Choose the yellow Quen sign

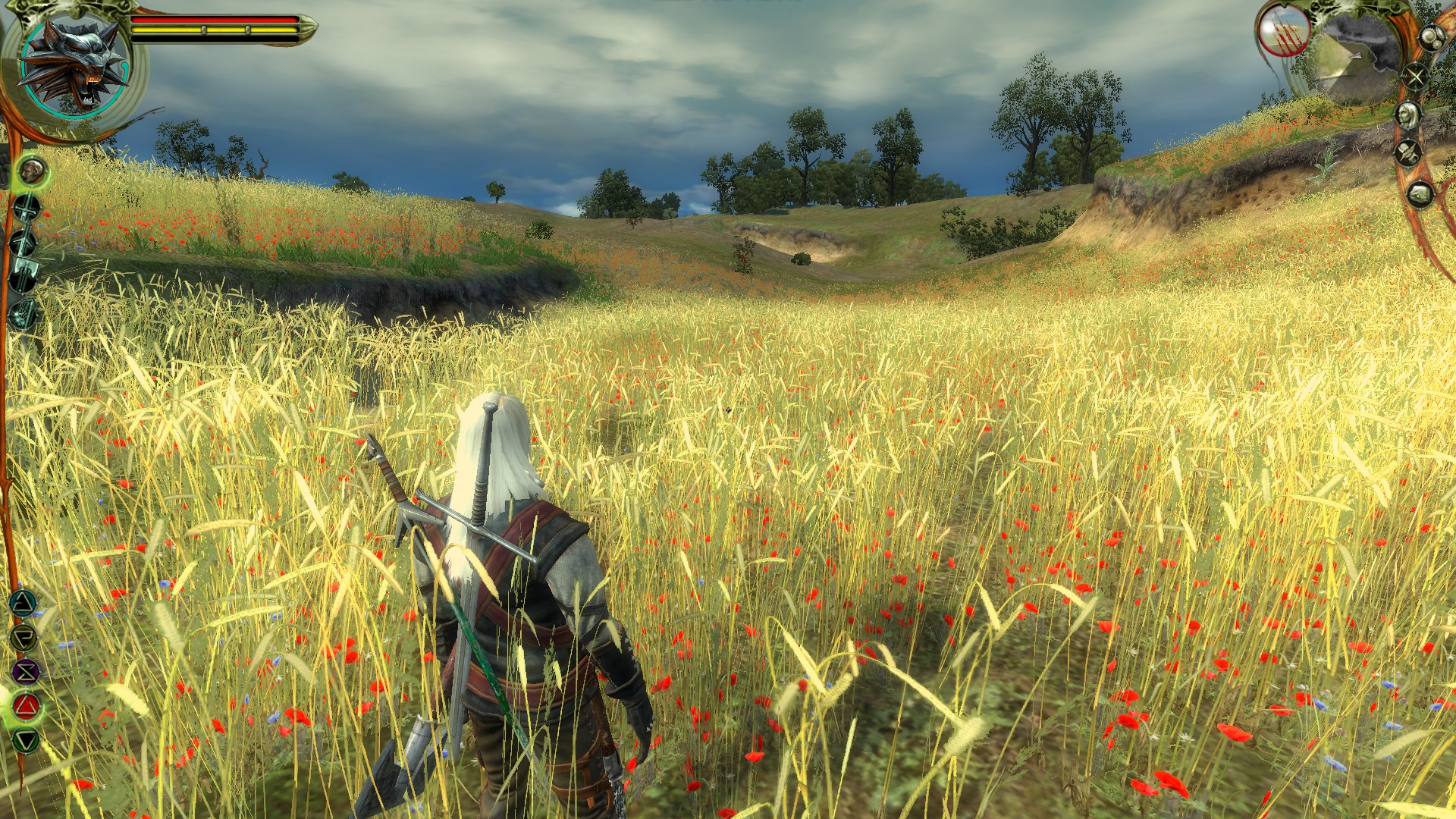24,638
